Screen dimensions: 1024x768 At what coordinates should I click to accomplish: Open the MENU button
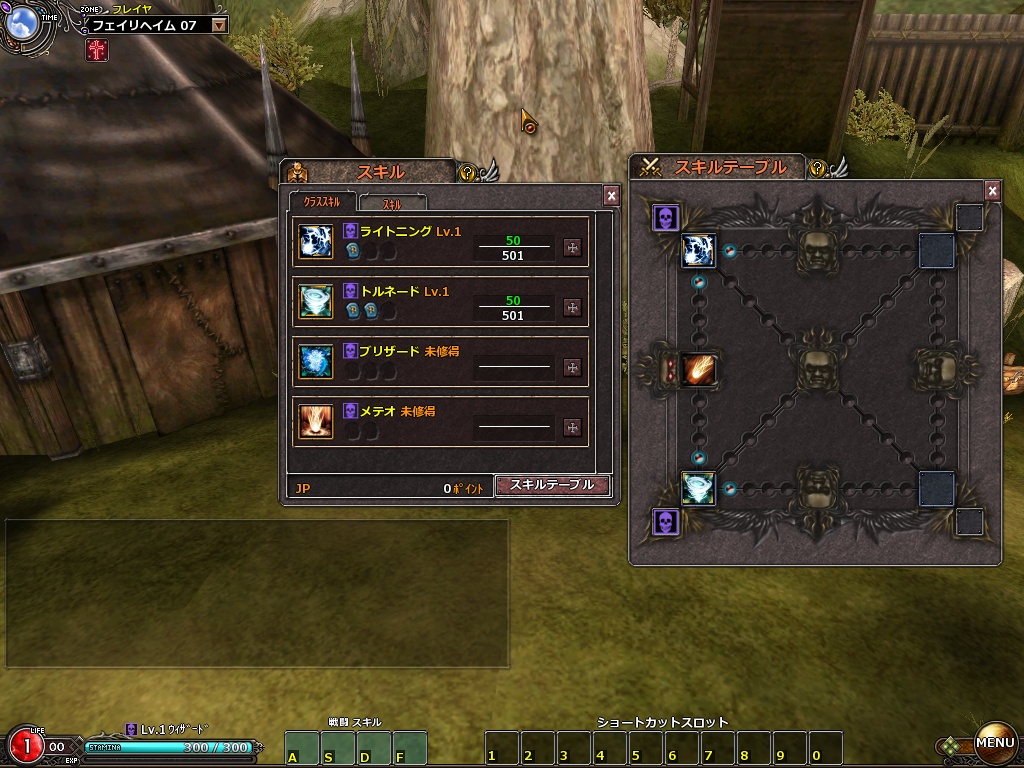(x=995, y=742)
